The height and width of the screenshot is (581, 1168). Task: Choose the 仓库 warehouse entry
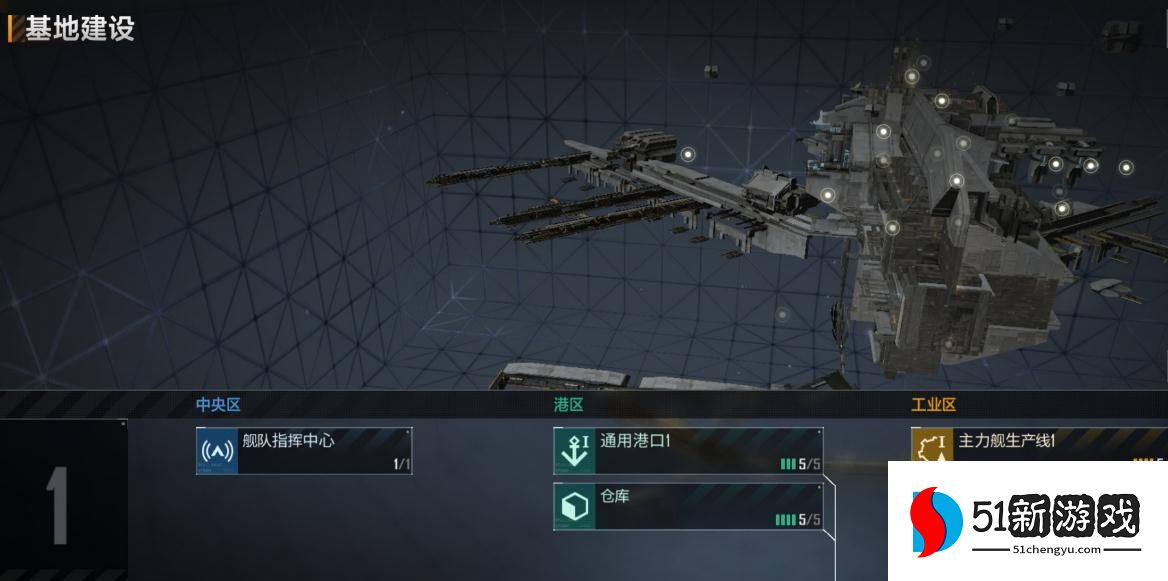pos(688,507)
